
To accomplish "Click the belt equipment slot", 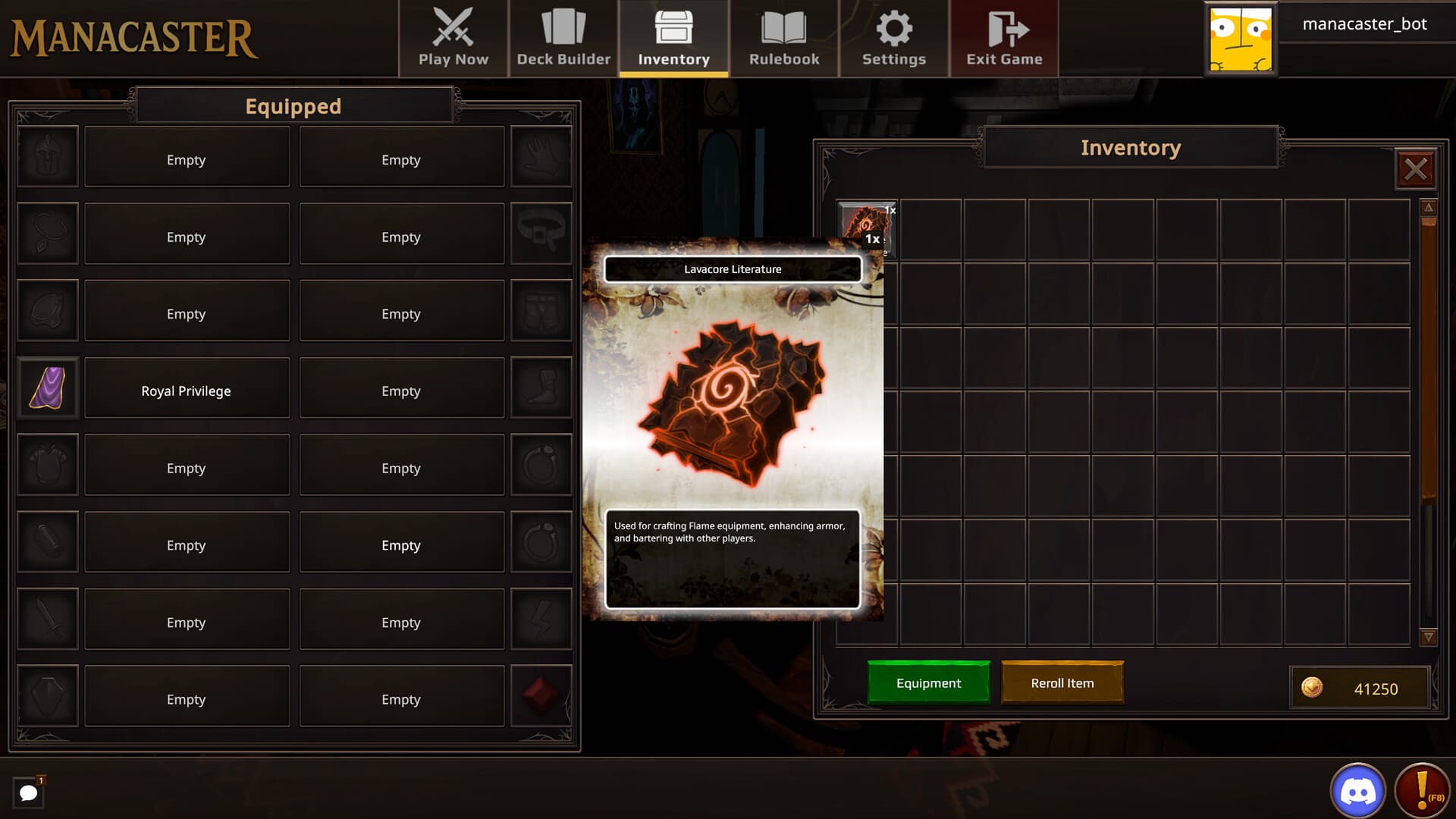I will coord(541,234).
